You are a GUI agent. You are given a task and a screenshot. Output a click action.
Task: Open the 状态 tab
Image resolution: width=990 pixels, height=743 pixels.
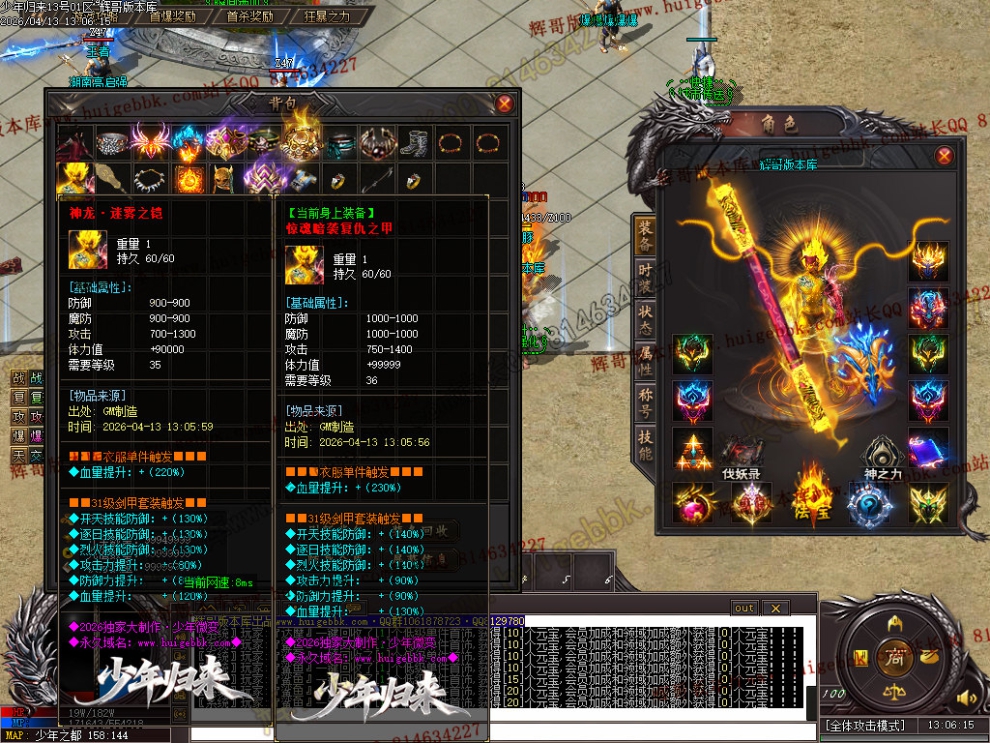coord(645,322)
